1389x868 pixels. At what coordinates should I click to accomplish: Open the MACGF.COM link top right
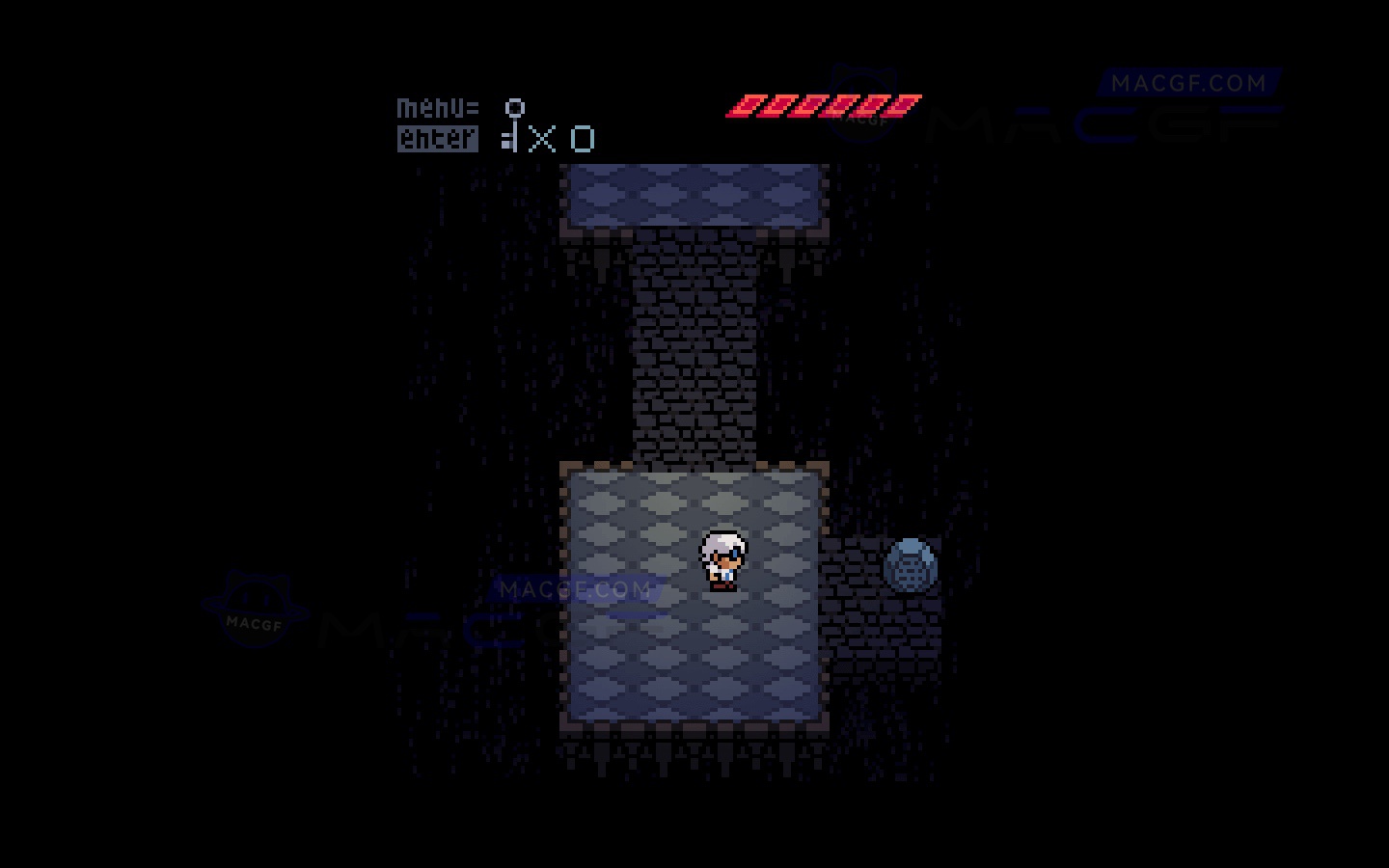point(1188,83)
